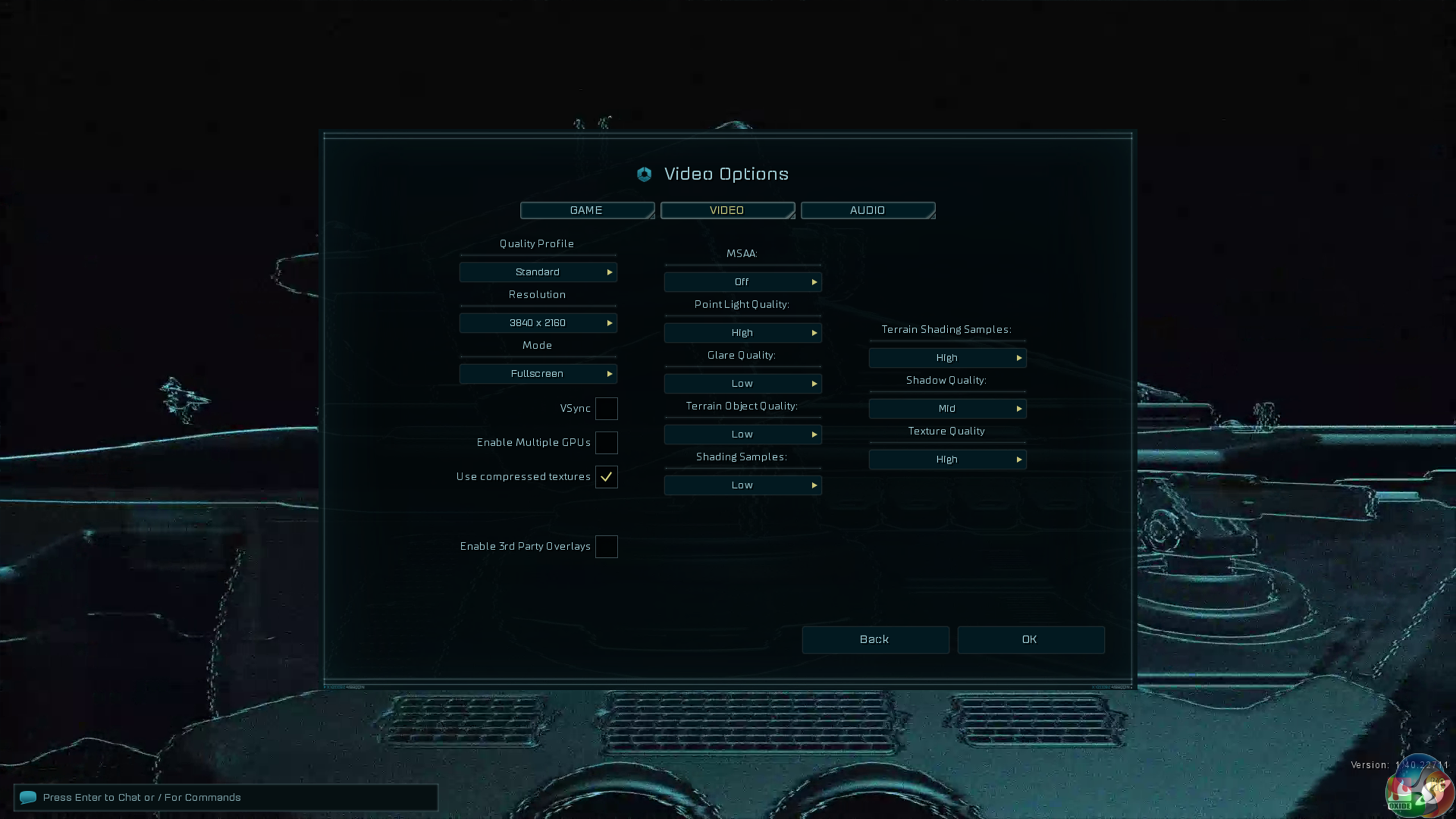Go Back from Video Options

875,639
